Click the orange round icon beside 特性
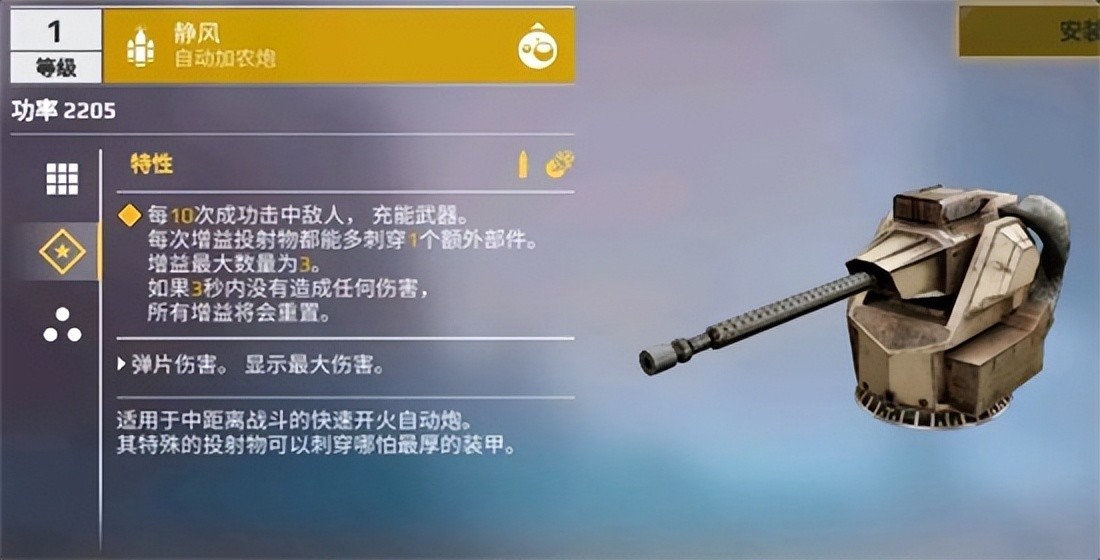 pos(559,165)
